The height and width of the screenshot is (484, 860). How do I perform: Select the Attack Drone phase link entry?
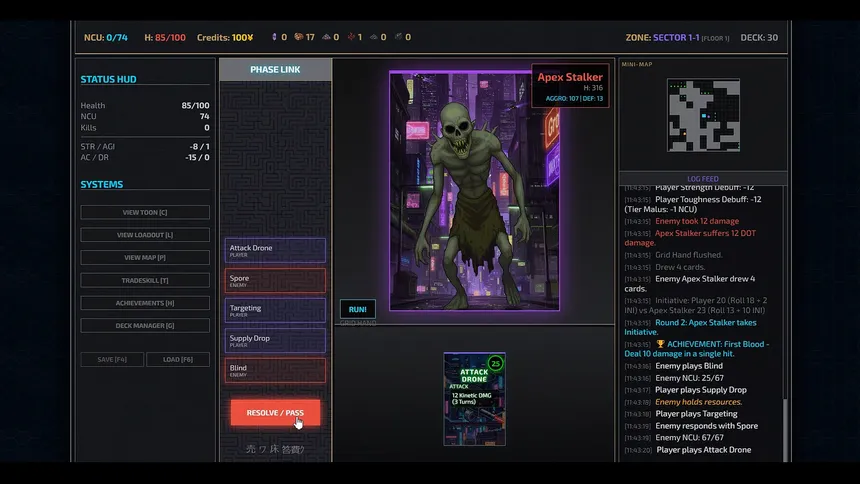coord(275,250)
